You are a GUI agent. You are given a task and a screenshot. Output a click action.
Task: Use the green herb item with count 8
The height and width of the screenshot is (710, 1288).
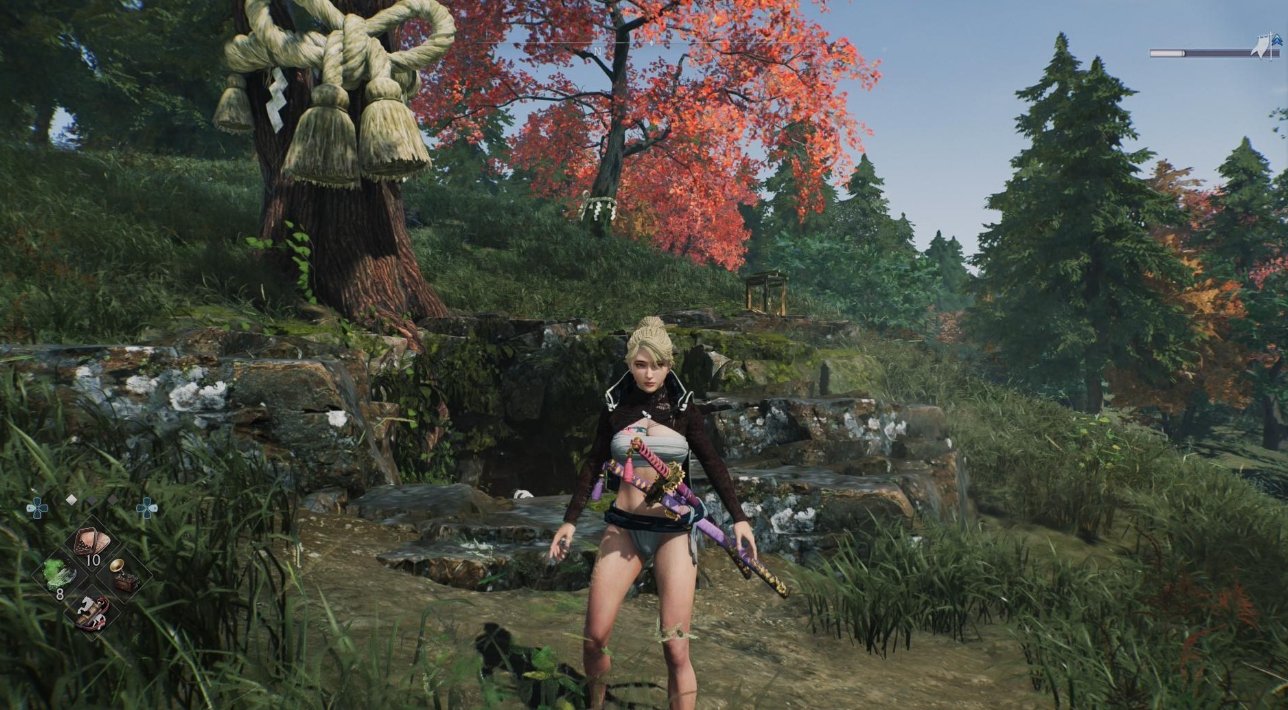(x=57, y=575)
